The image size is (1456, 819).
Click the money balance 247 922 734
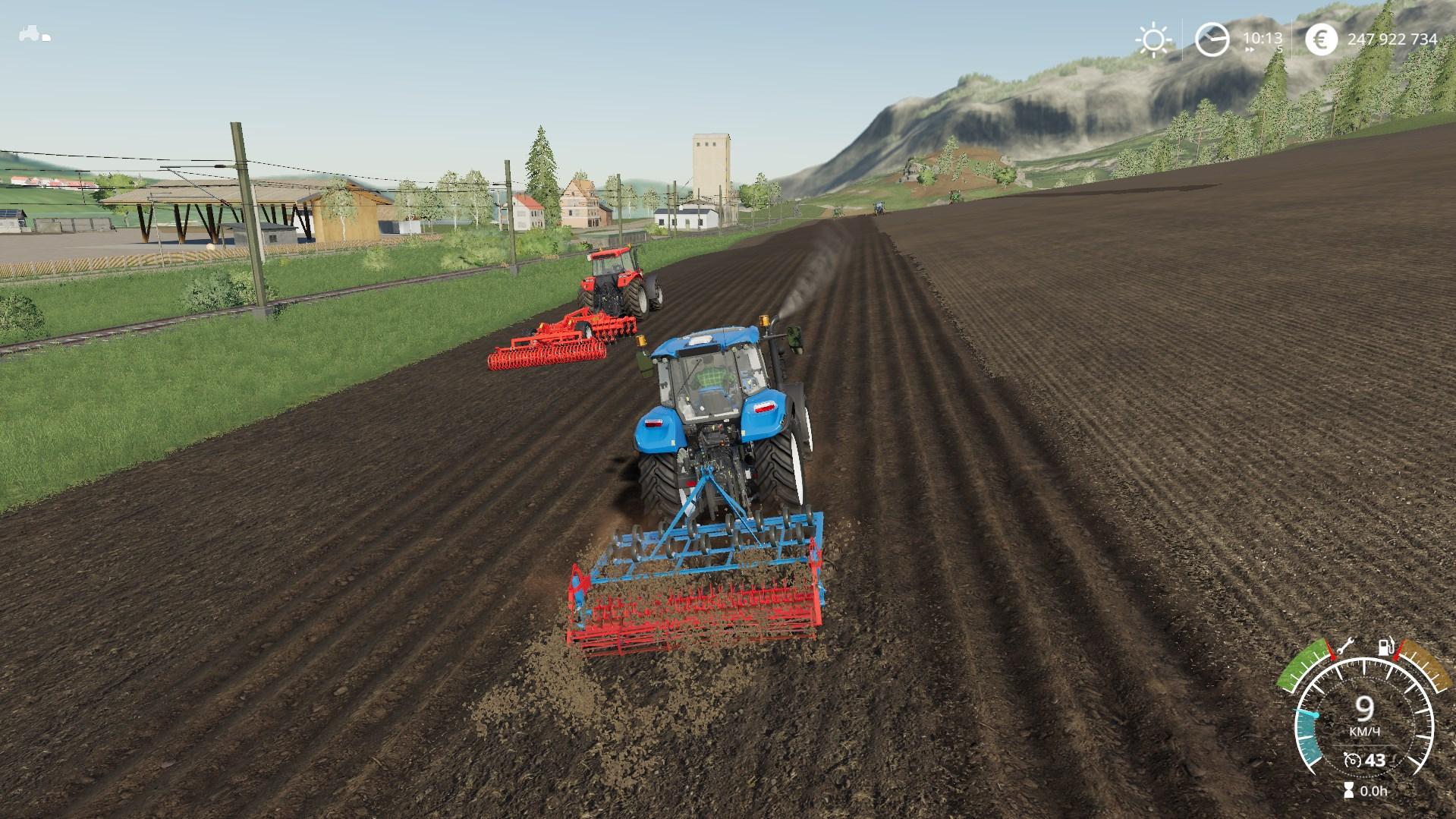[1394, 38]
